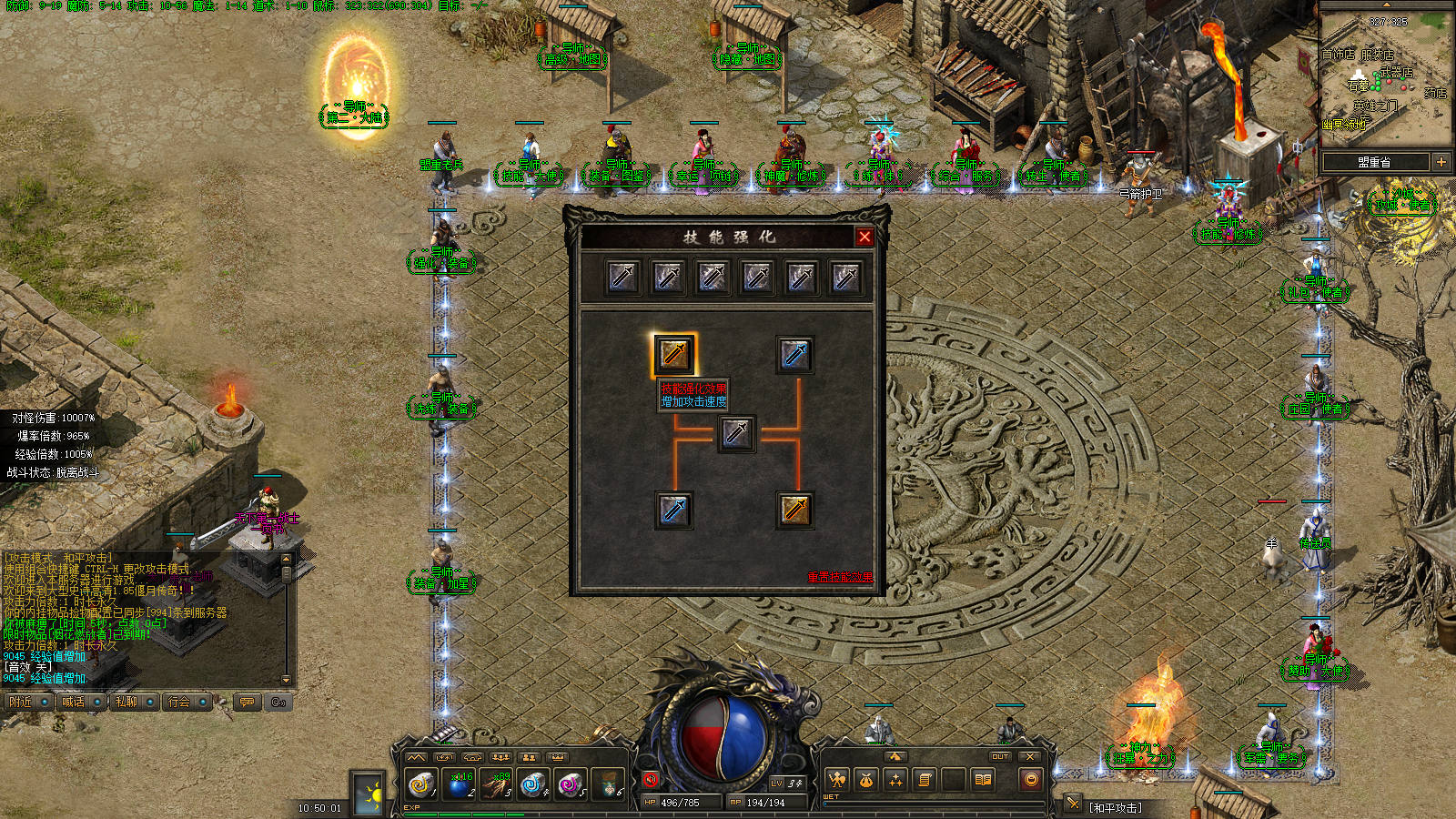1456x819 pixels.
Task: Click the minimap in the corner
Action: [x=1385, y=77]
